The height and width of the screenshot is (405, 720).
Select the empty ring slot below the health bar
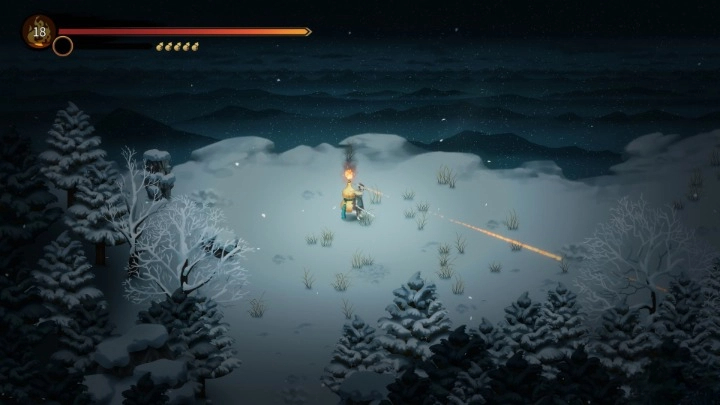[63, 46]
